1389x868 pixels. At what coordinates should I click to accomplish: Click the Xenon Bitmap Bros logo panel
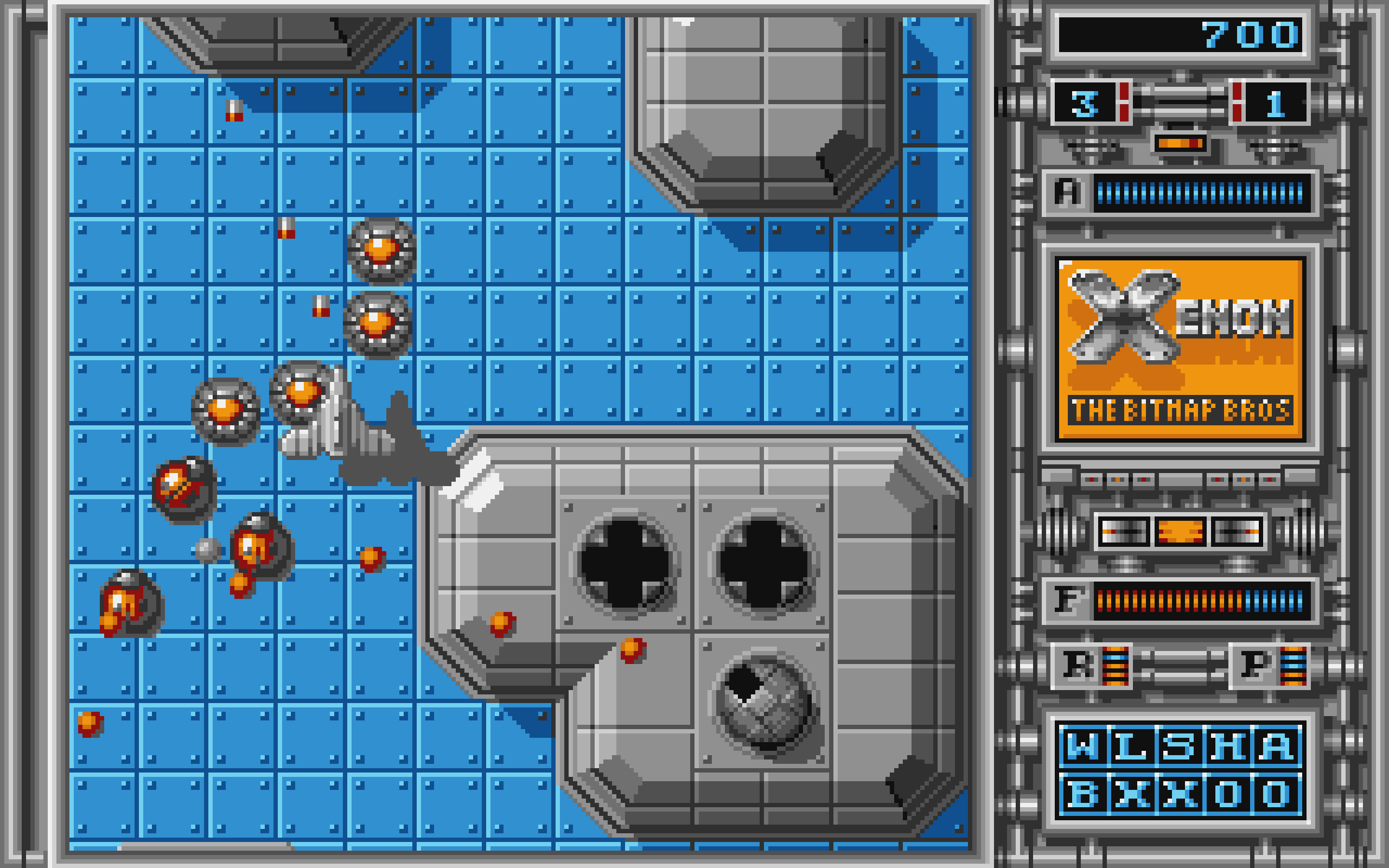pos(1180,348)
